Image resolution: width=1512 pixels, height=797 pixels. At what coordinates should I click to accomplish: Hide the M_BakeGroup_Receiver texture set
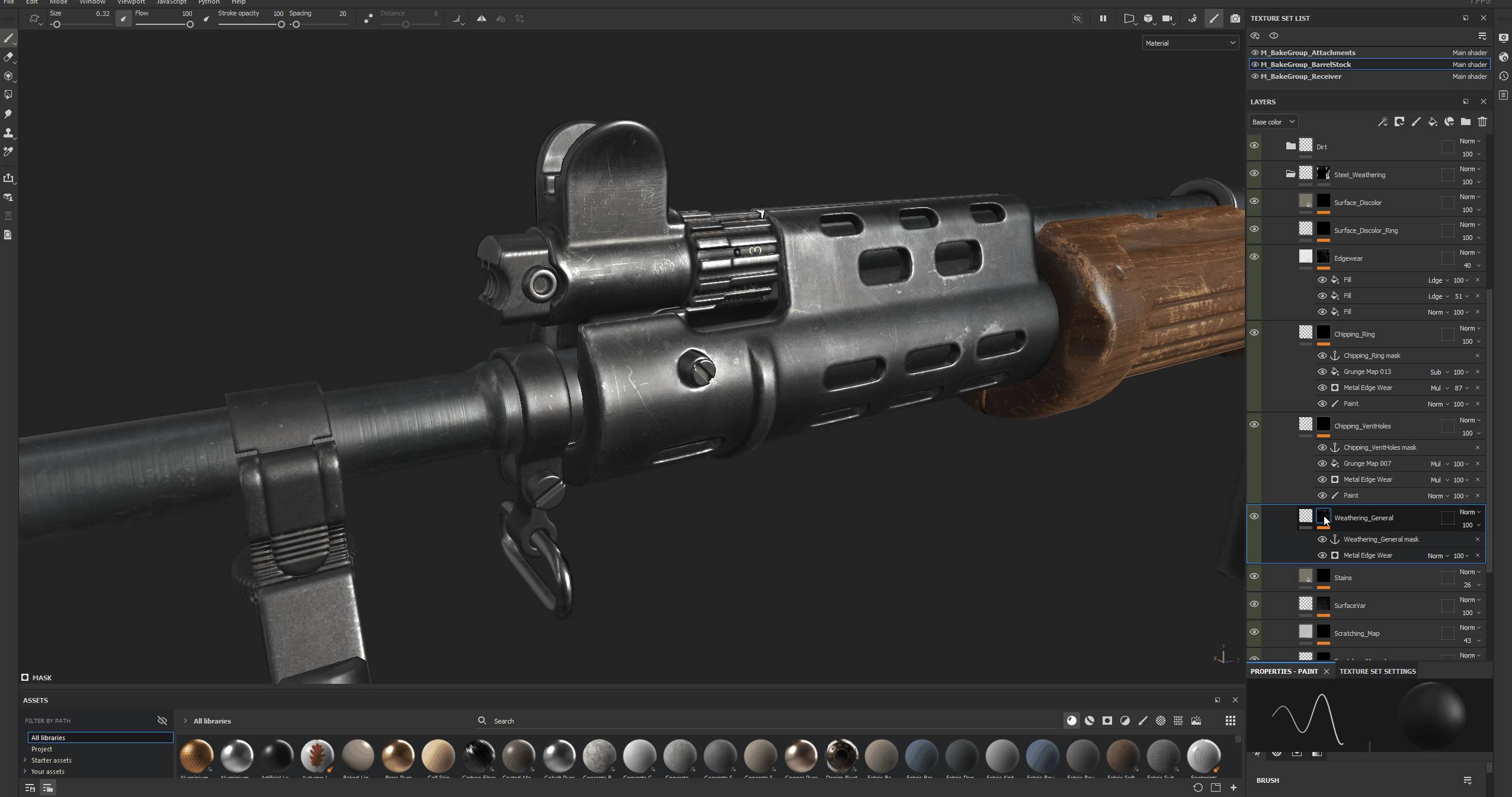(1255, 76)
